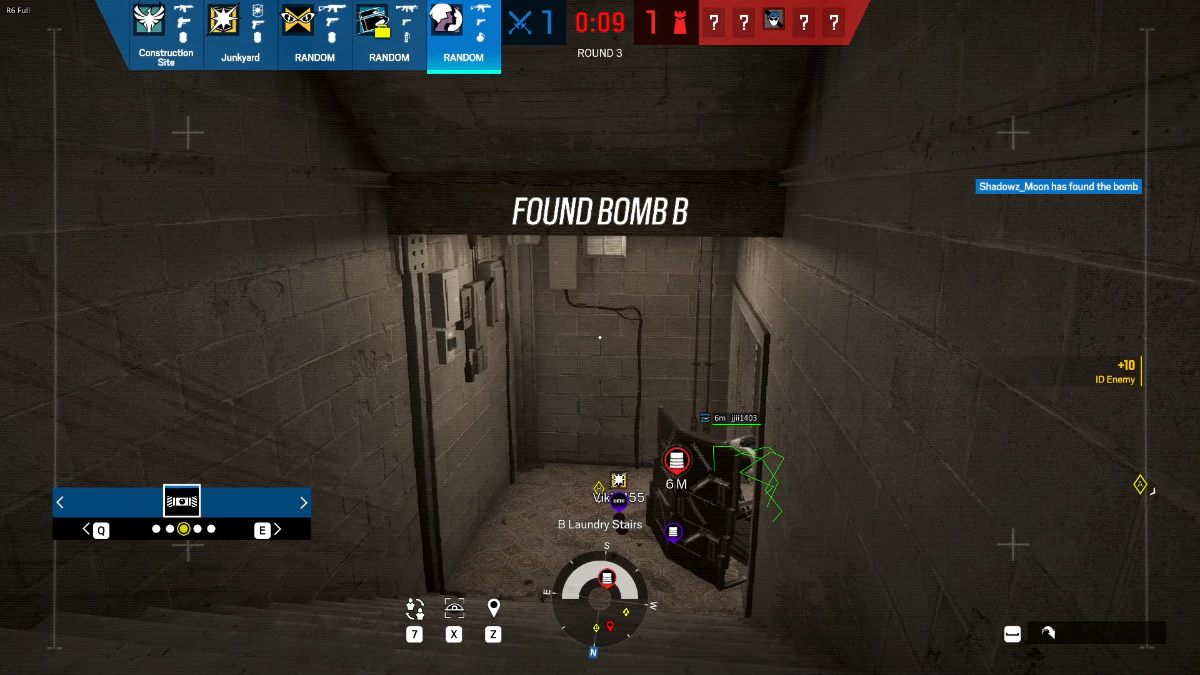Select the current drone camera icon
Image resolution: width=1200 pixels, height=675 pixels.
click(182, 501)
